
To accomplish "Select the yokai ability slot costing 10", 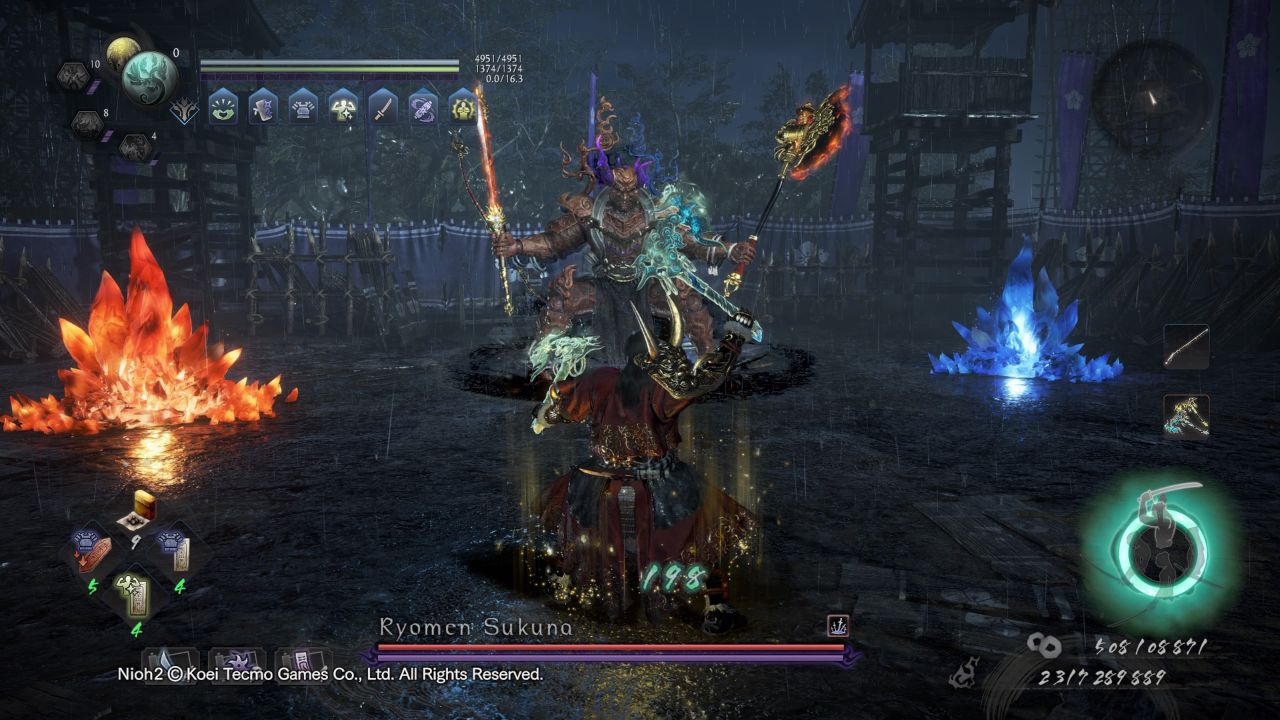I will [x=73, y=76].
